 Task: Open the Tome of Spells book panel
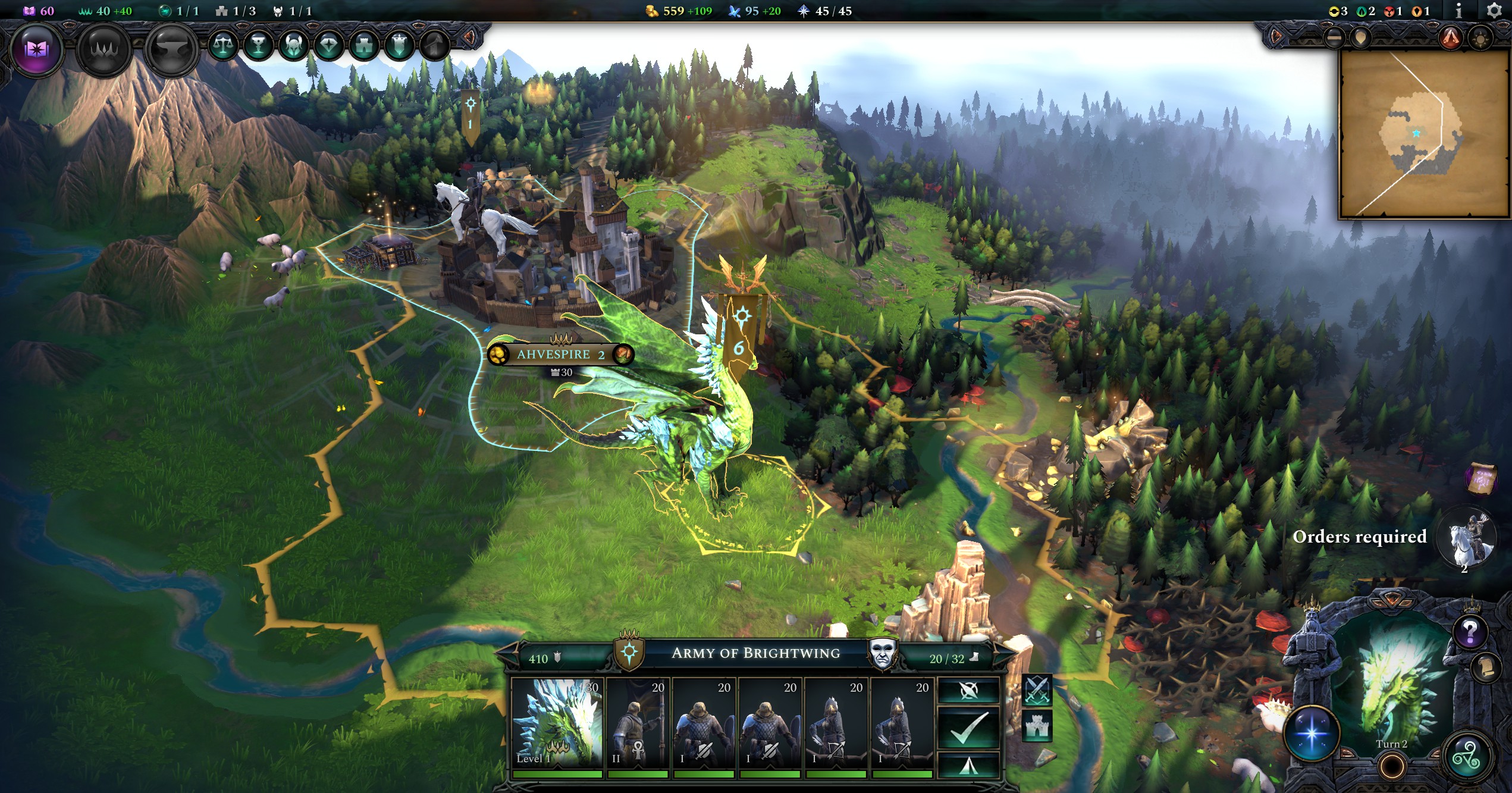[38, 50]
